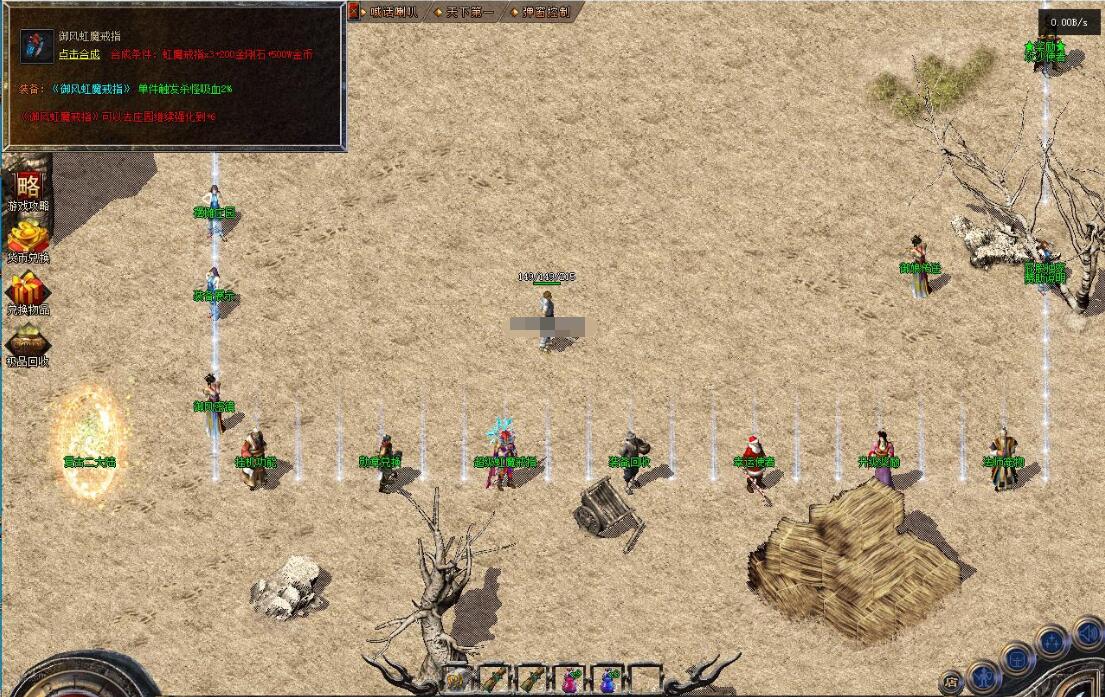This screenshot has width=1105, height=697.
Task: Open the 喊话喇叭 menu
Action: (391, 12)
